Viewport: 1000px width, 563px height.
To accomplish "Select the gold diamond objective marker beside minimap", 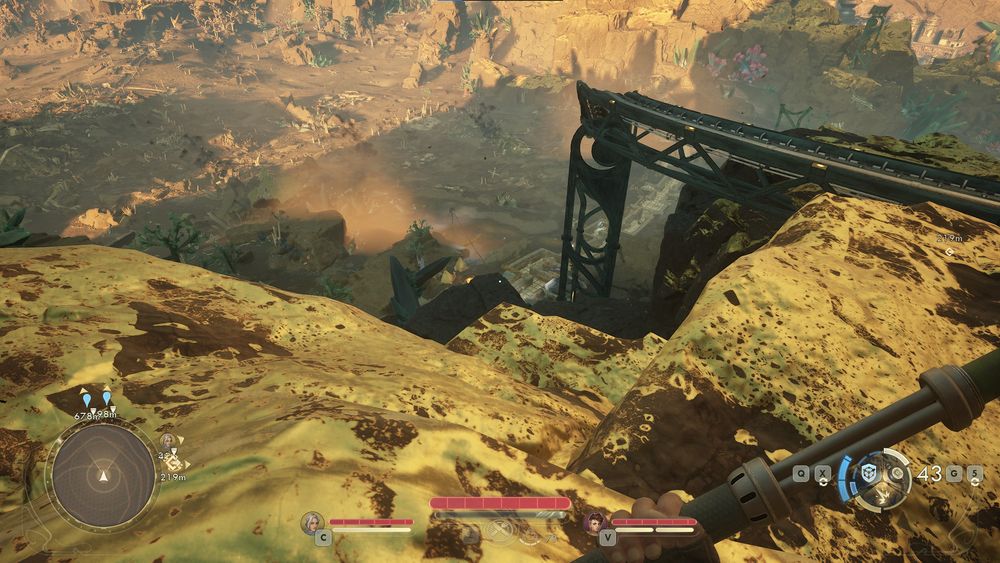I will (x=172, y=463).
